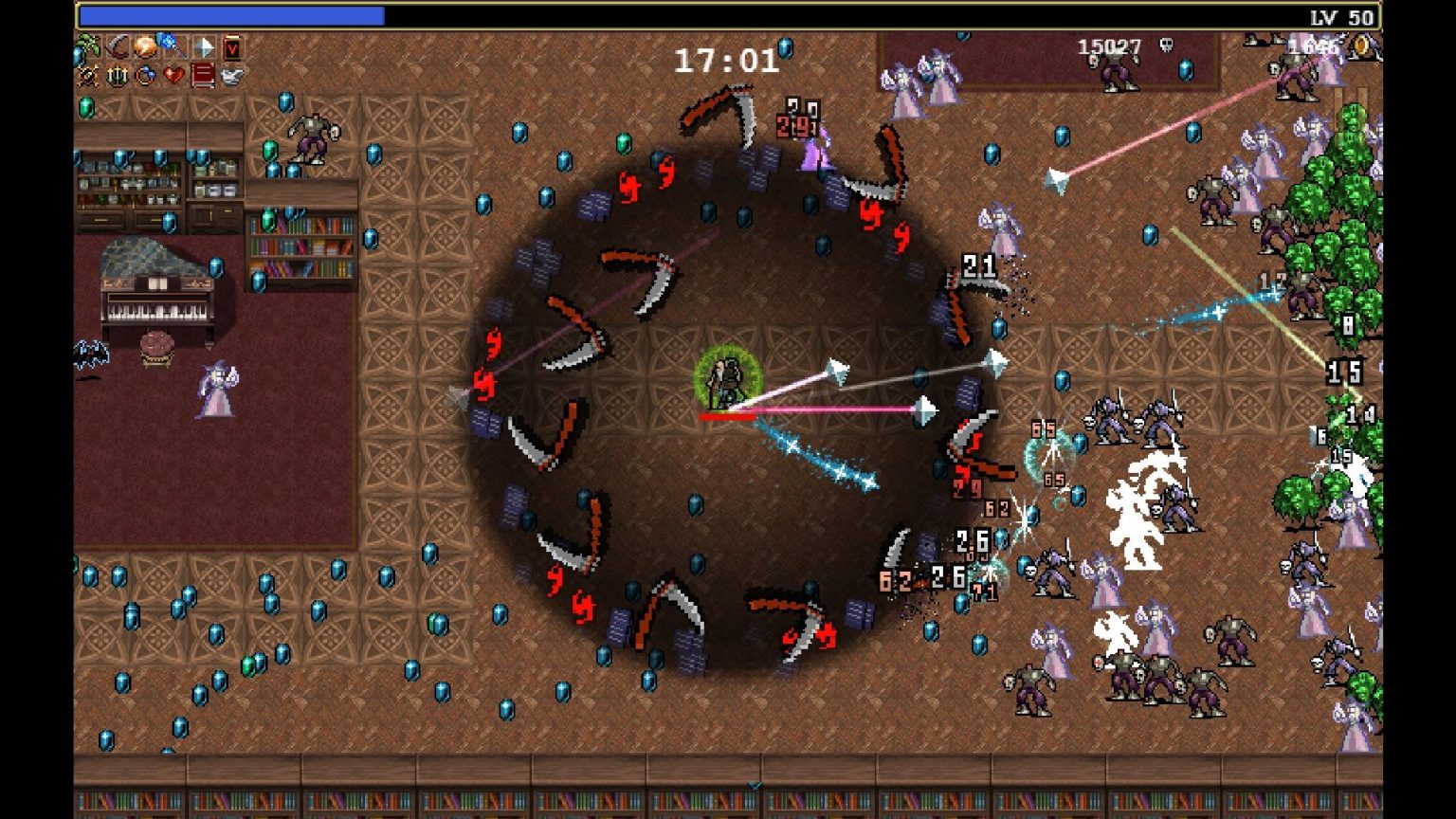Click the Death Spiral scythe weapon icon
Viewport: 1456px width, 819px height.
tap(117, 46)
